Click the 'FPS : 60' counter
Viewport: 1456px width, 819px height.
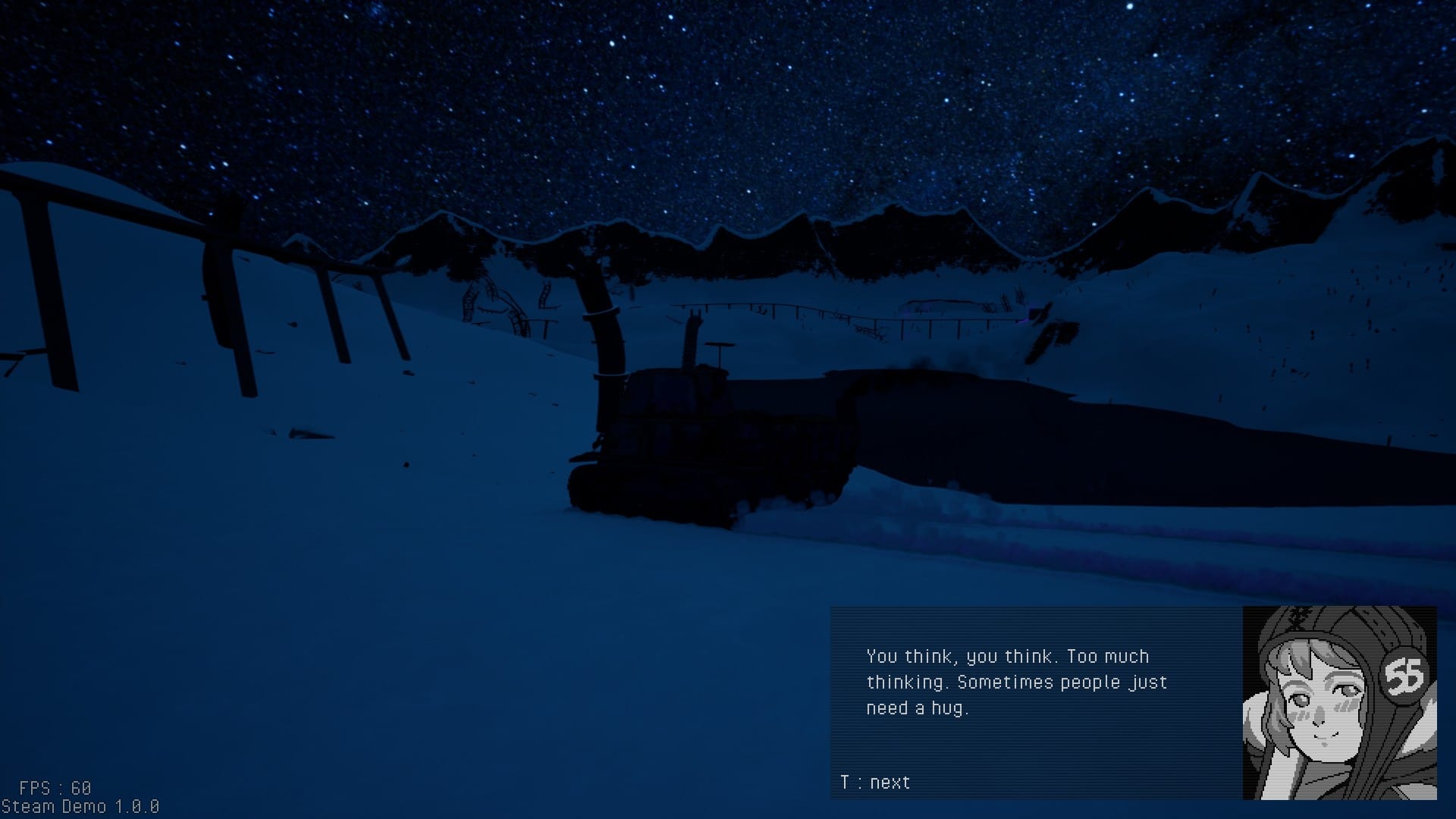[x=53, y=786]
